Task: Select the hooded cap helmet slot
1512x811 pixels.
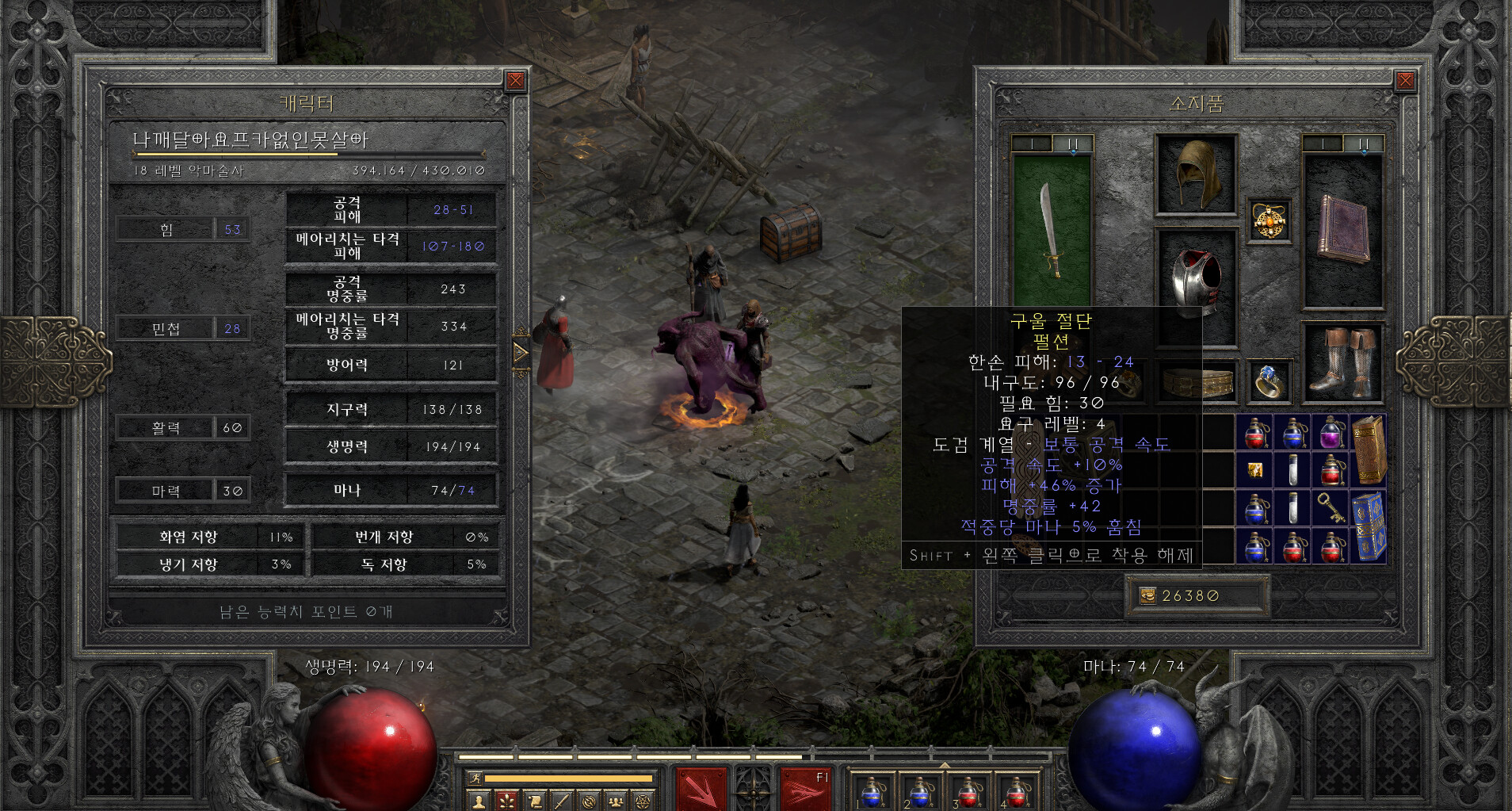Action: (x=1196, y=175)
